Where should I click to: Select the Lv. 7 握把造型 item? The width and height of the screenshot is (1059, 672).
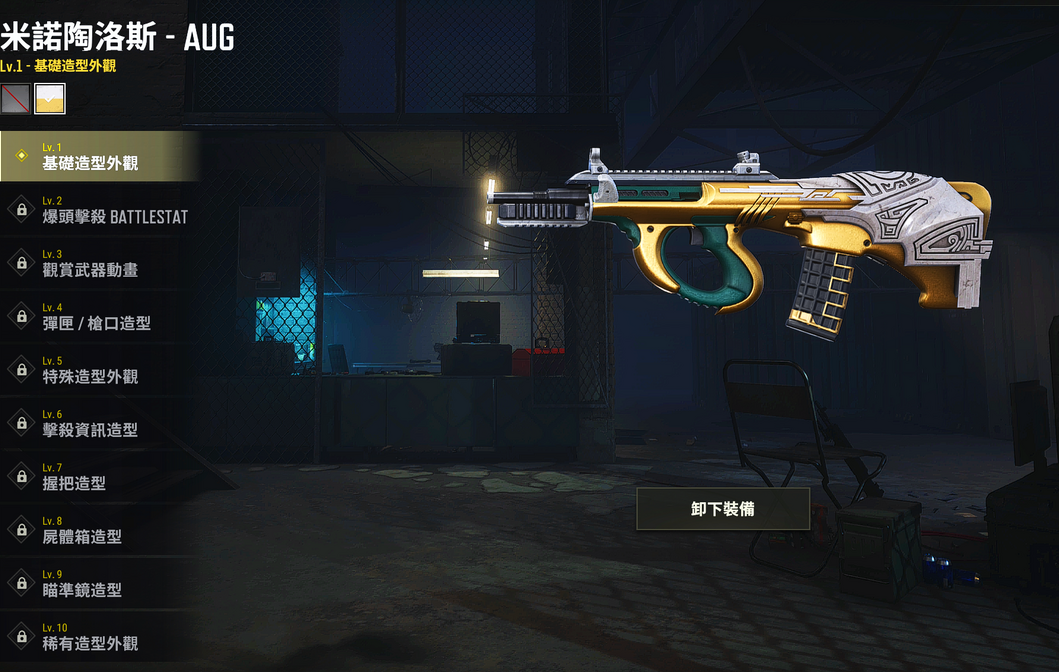point(98,476)
